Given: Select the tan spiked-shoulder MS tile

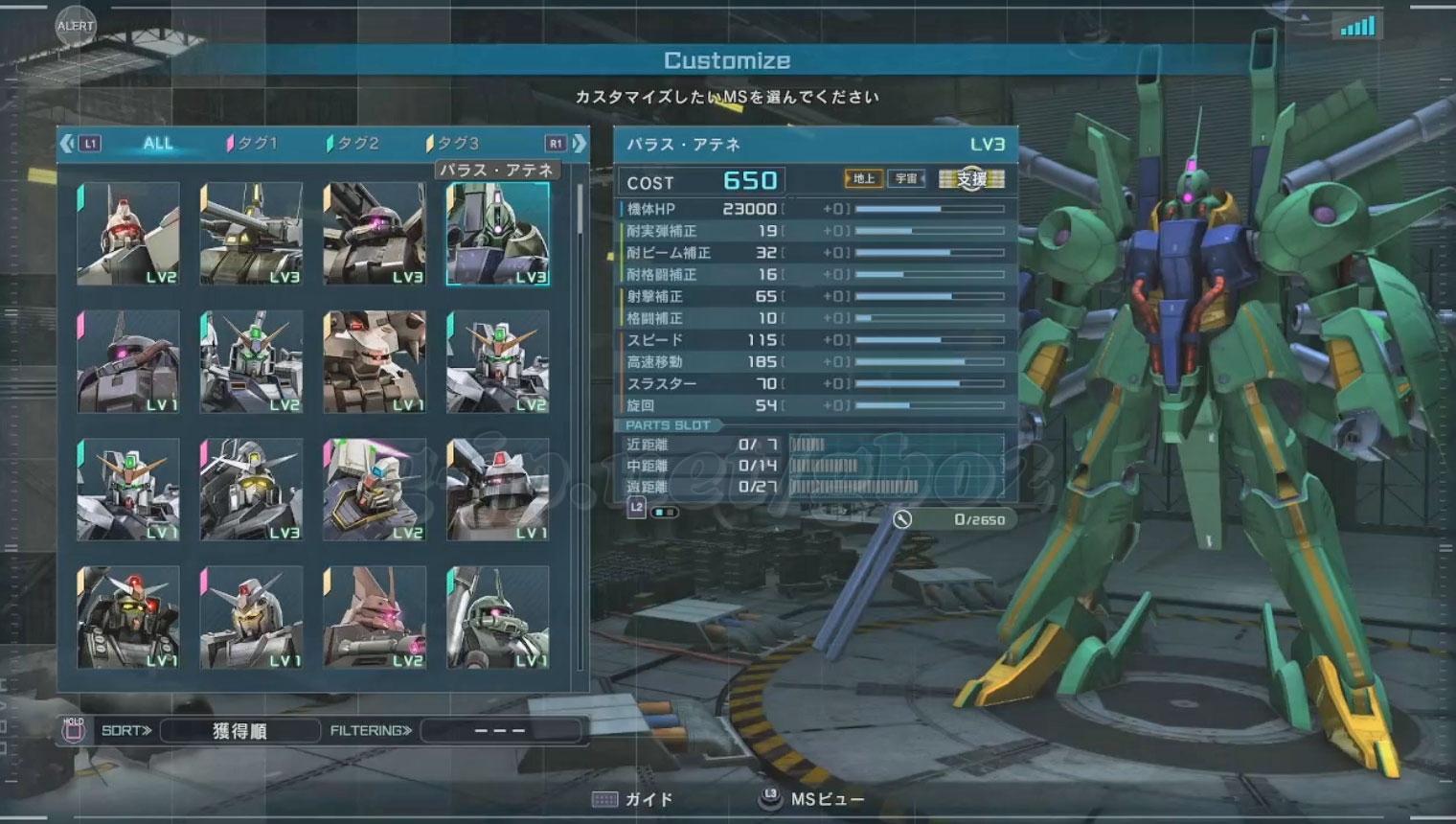Looking at the screenshot, I should point(375,362).
